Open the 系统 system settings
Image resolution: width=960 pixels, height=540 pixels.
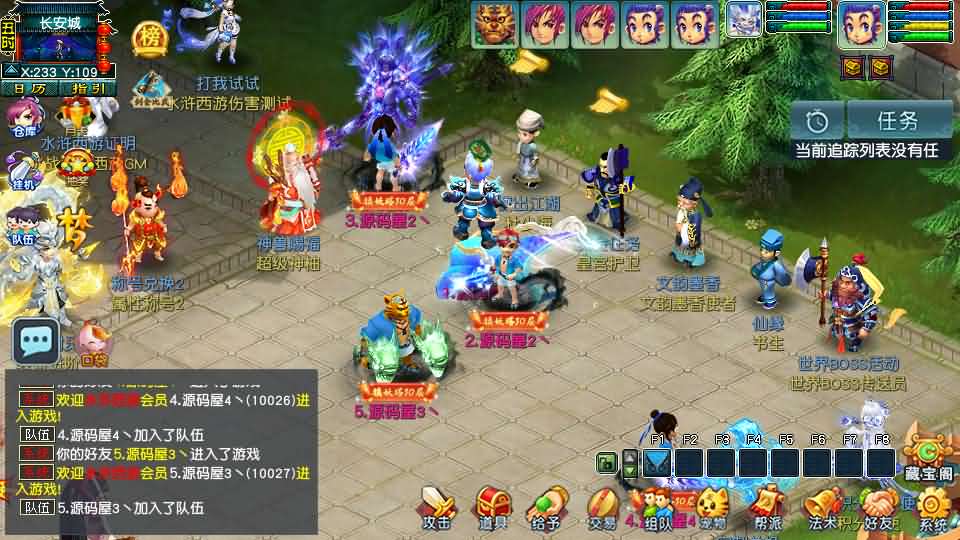coord(933,508)
